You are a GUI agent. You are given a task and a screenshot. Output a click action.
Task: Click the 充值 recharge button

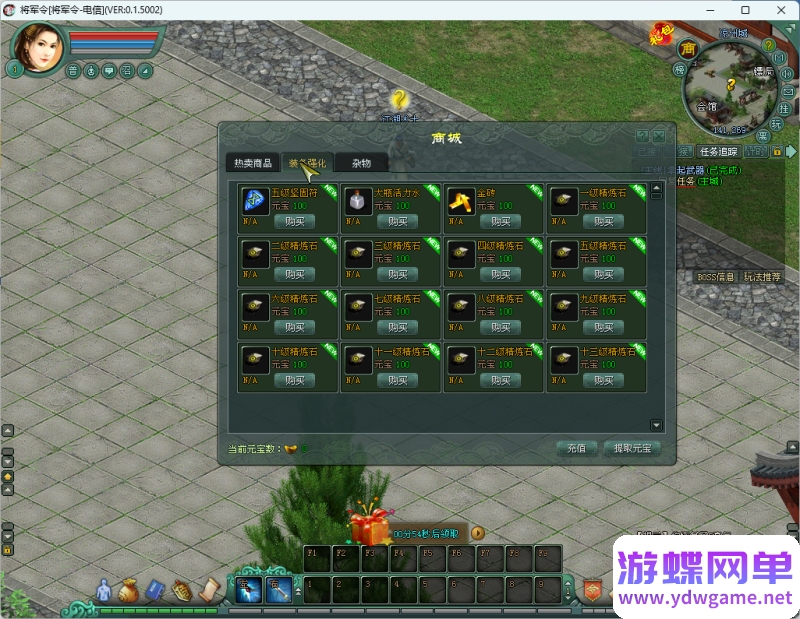click(x=576, y=449)
